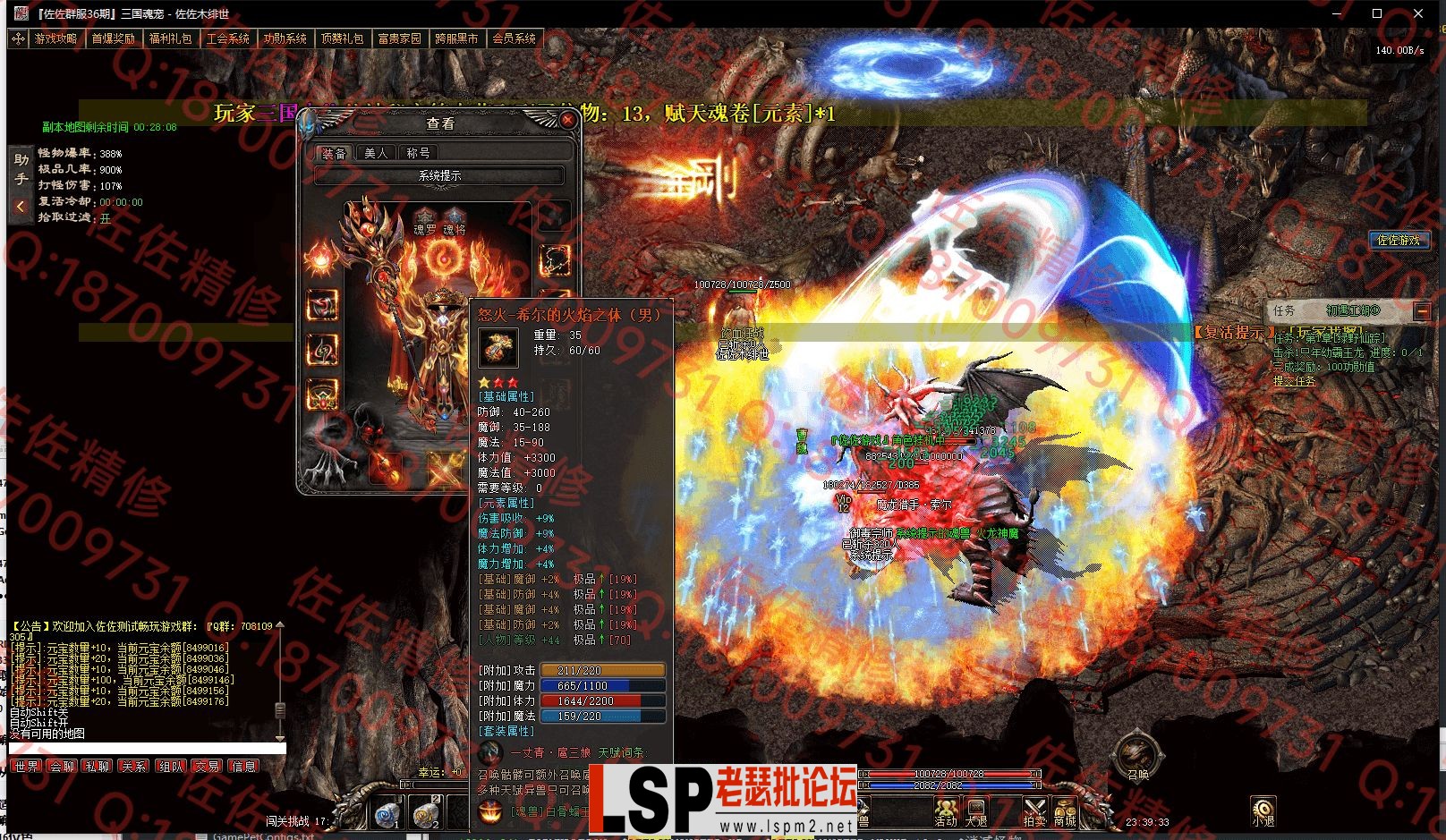1446x840 pixels.
Task: Close the 查看 inspect window
Action: 567,119
